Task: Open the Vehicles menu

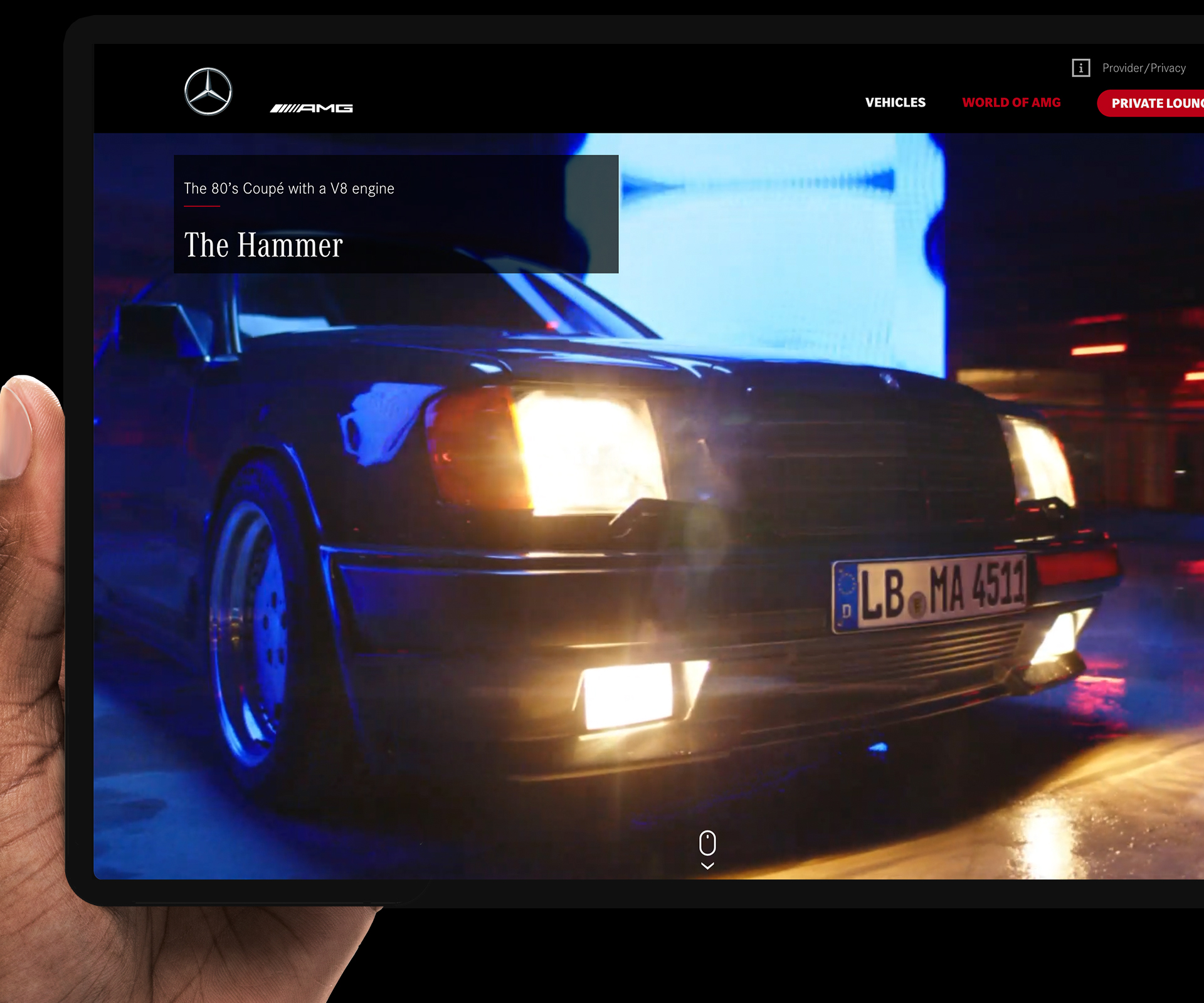Action: coord(895,103)
